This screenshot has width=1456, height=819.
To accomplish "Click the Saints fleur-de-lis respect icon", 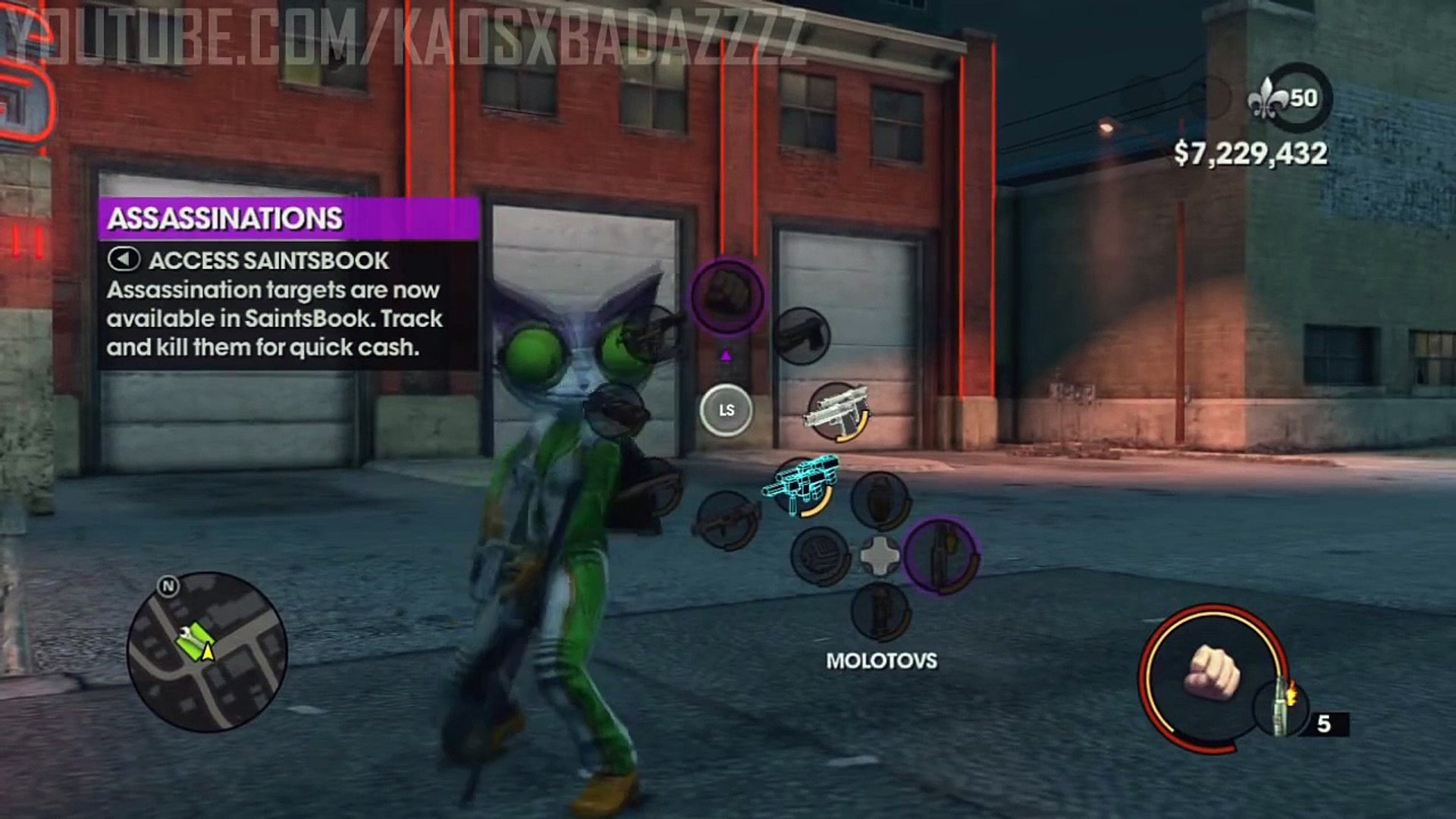I will click(1267, 99).
